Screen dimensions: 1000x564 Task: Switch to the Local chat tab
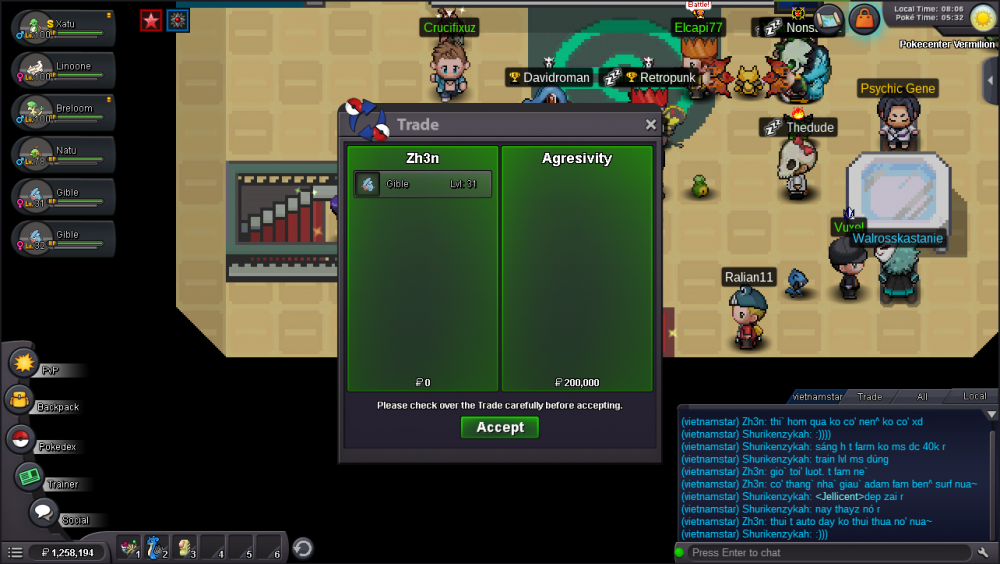pyautogui.click(x=973, y=397)
